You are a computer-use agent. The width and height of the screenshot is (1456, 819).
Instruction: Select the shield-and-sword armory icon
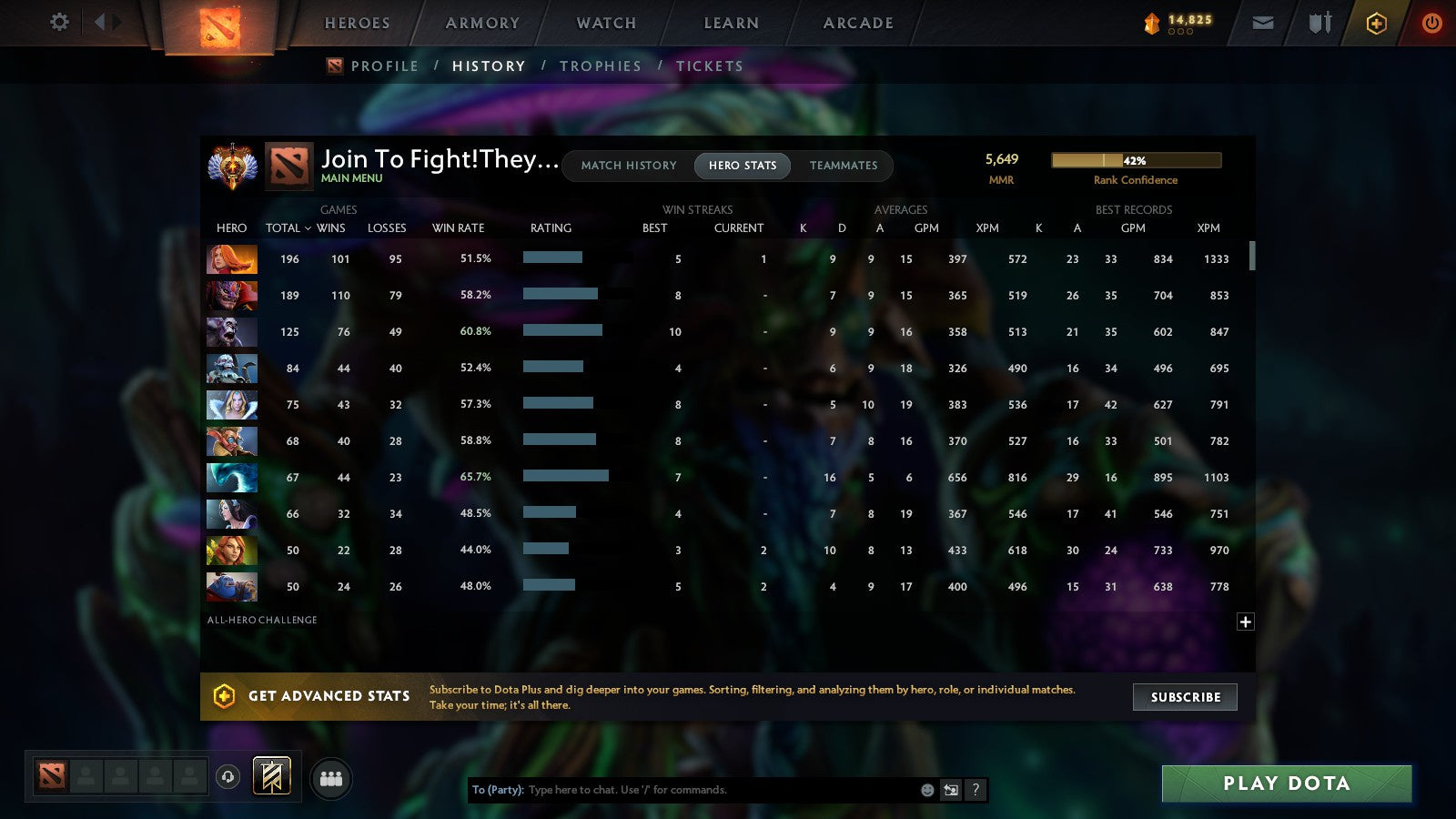[x=1318, y=23]
